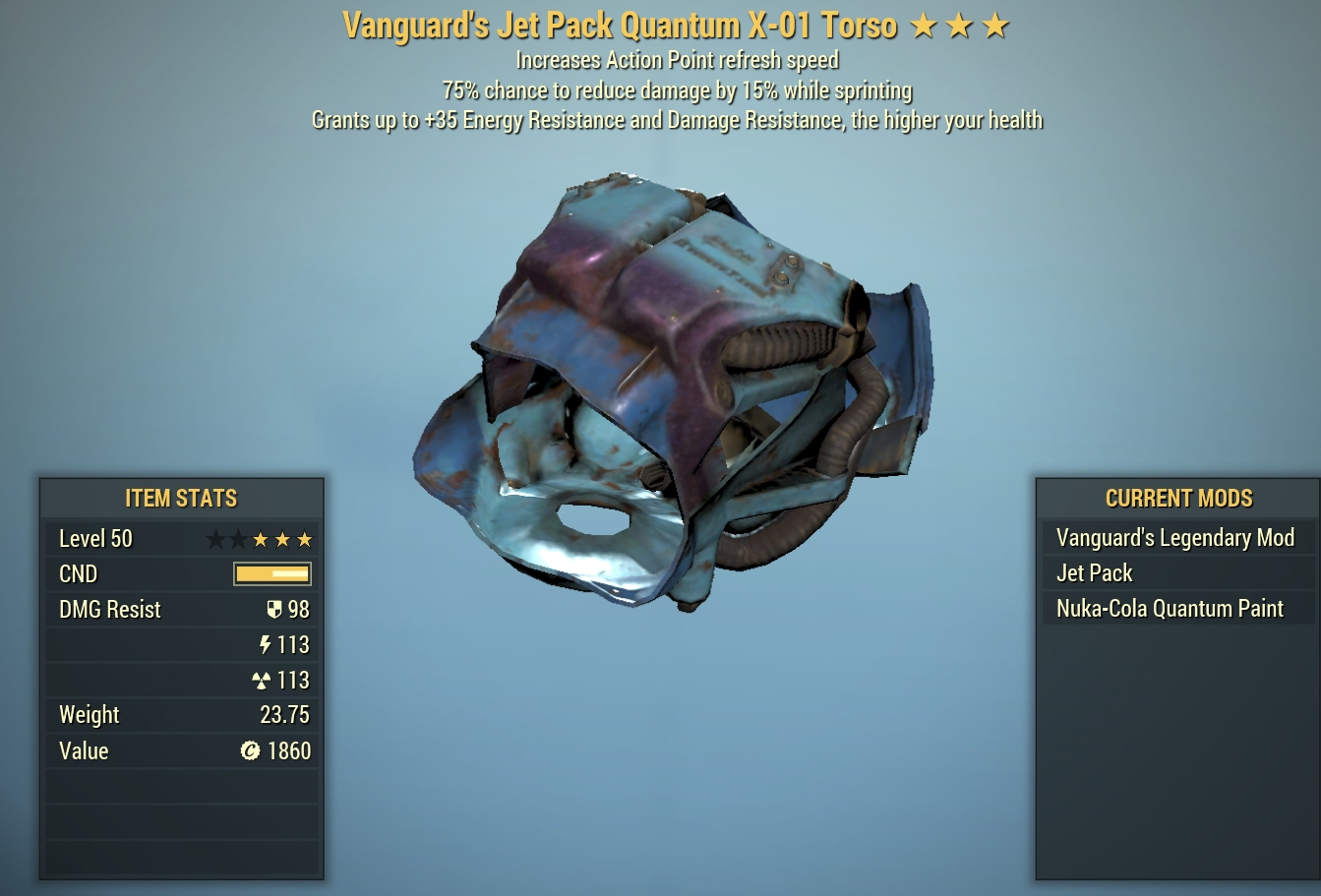Open the ITEM STATS panel header
Screen dimensions: 1321x896
pyautogui.click(x=181, y=499)
